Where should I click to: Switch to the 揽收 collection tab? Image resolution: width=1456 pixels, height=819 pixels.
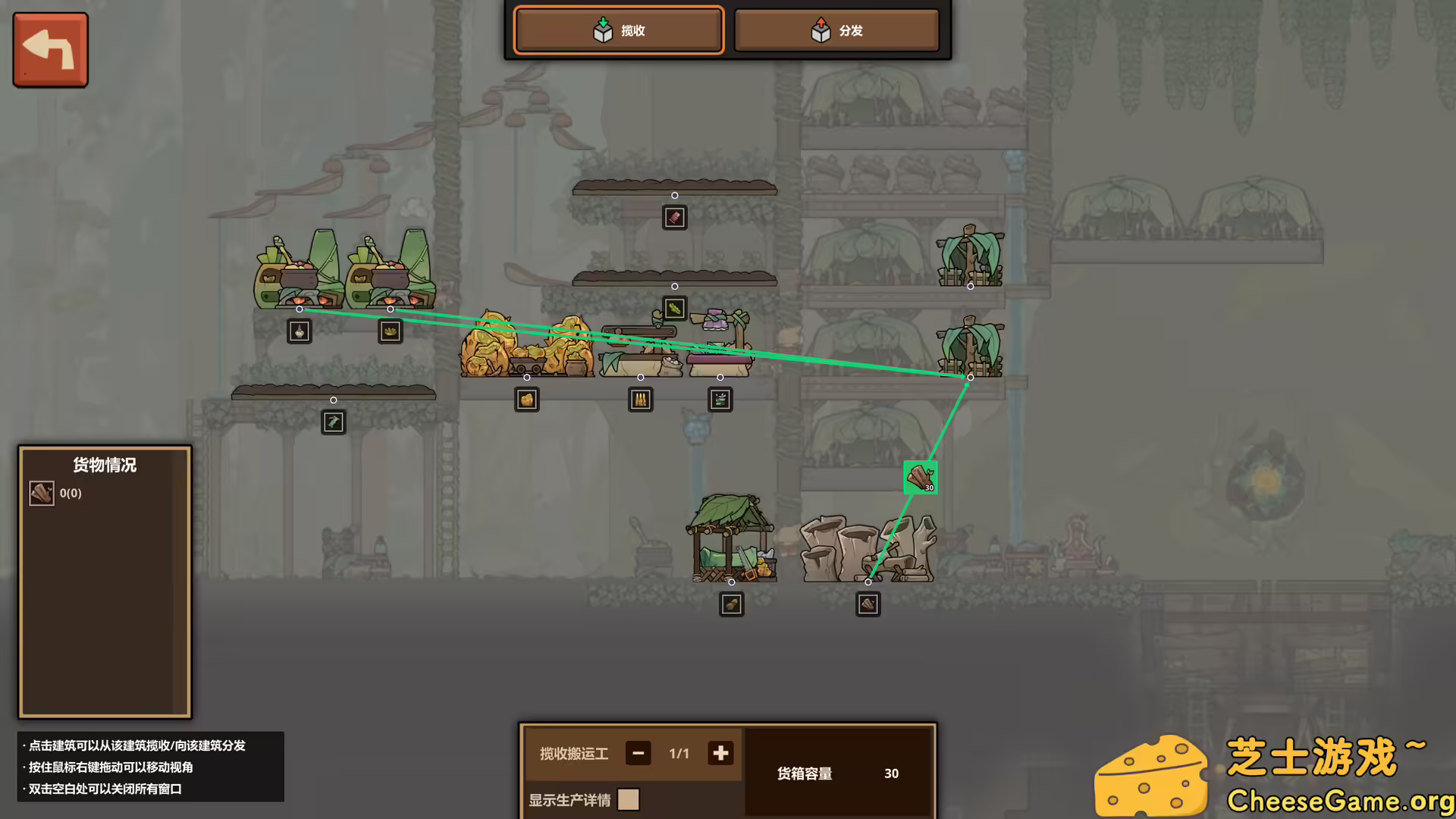(618, 30)
